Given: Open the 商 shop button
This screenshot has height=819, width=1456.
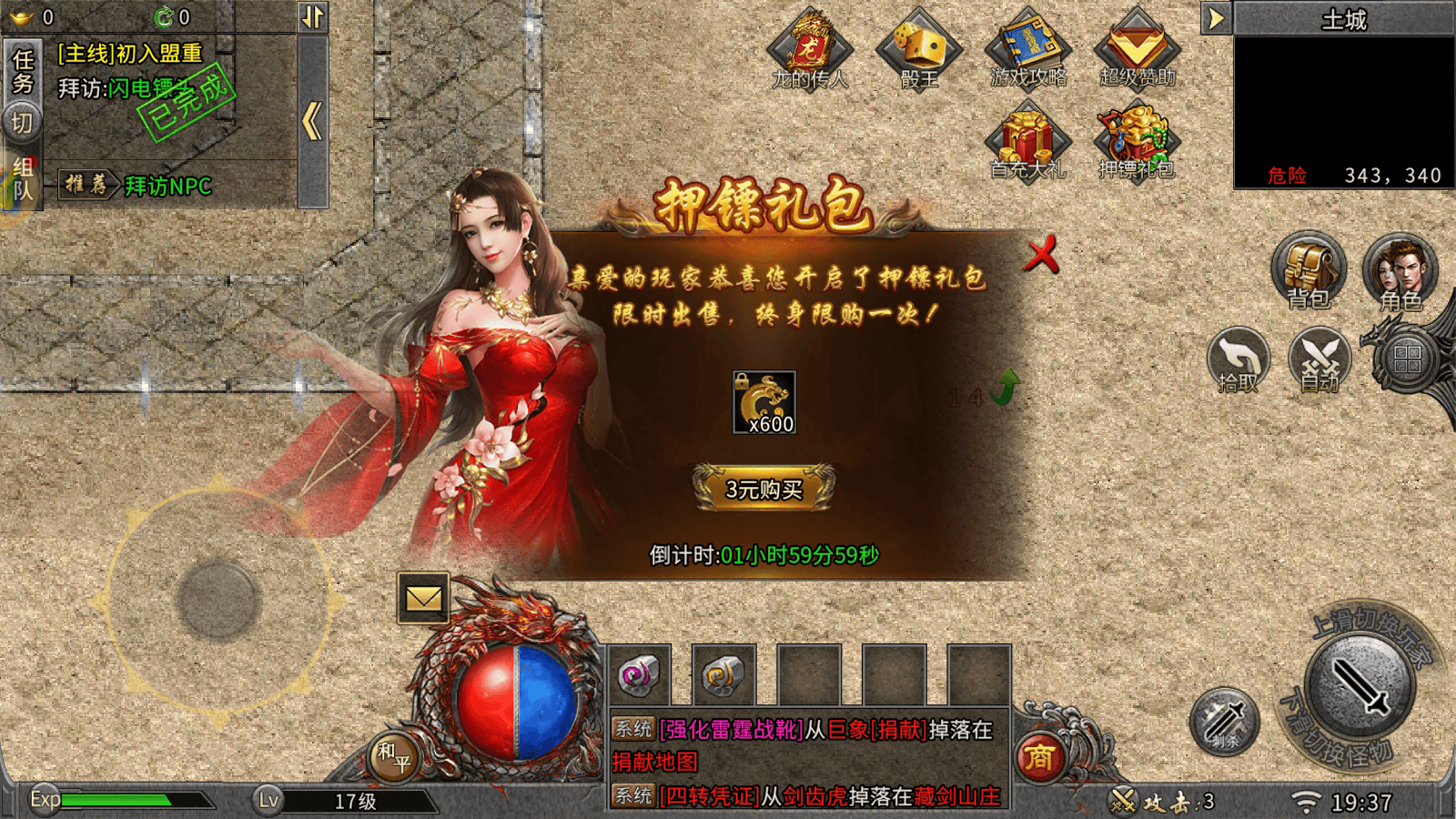Looking at the screenshot, I should [x=1039, y=756].
